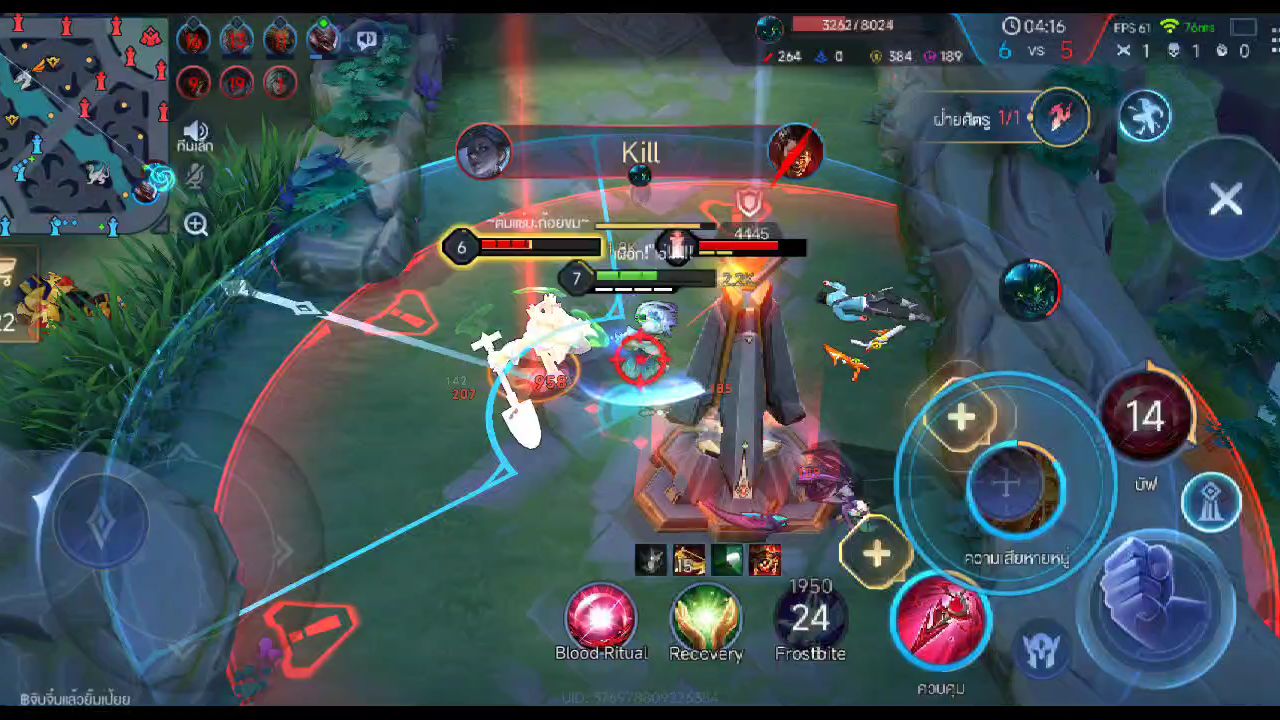
Task: Toggle the microphone icon
Action: coord(196,178)
